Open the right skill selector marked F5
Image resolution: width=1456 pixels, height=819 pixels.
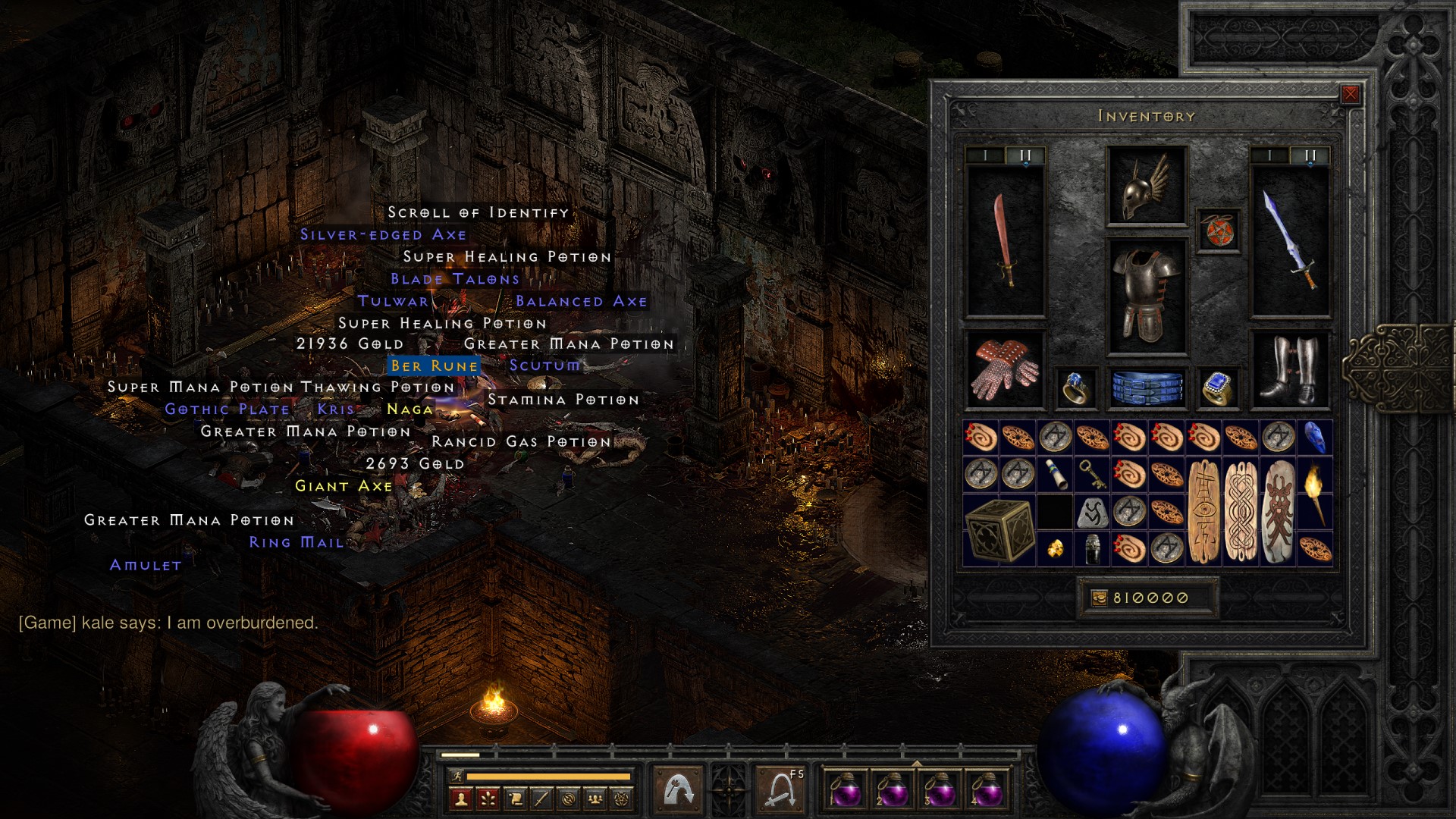point(780,791)
